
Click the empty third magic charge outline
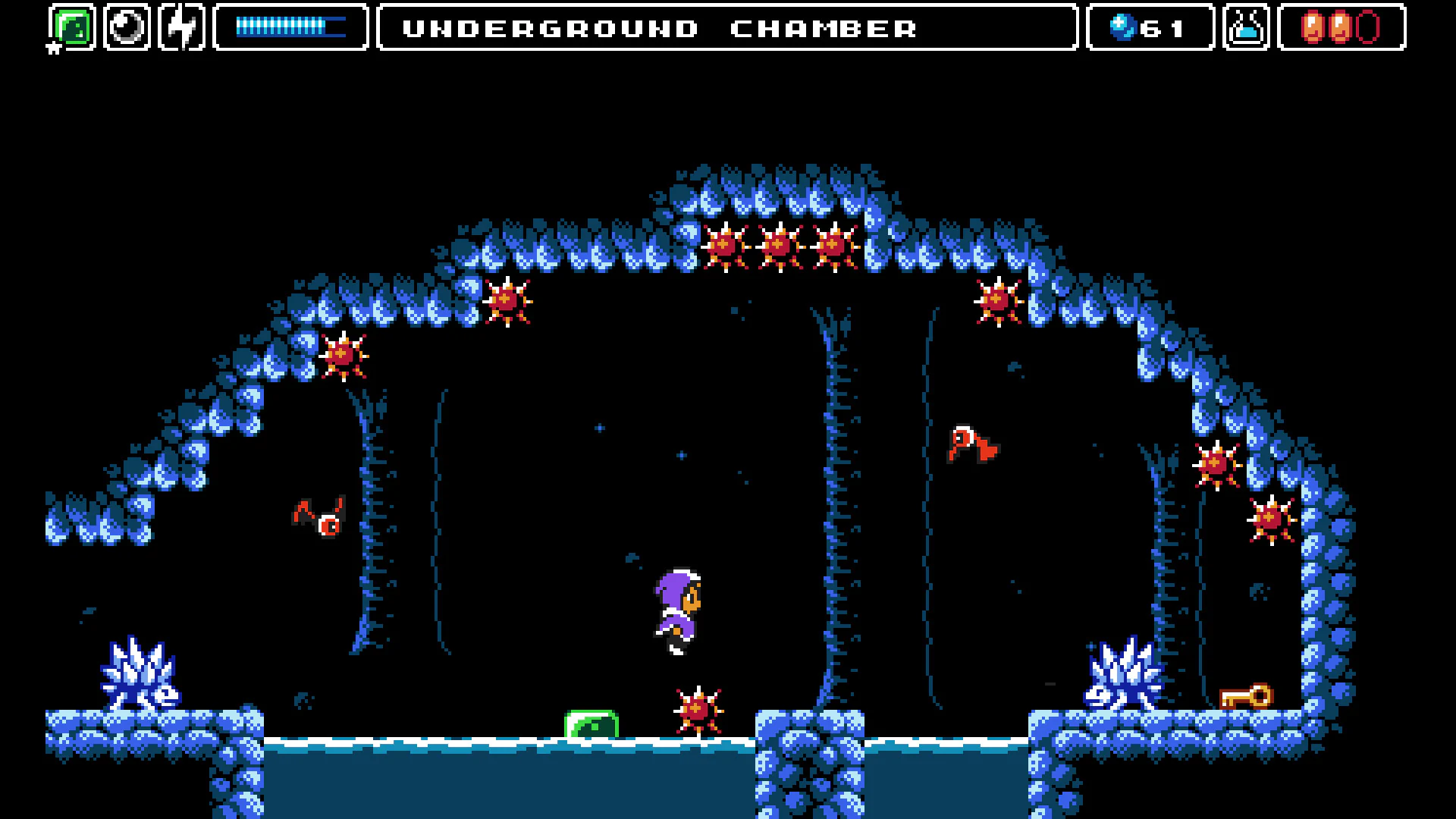tap(1367, 28)
